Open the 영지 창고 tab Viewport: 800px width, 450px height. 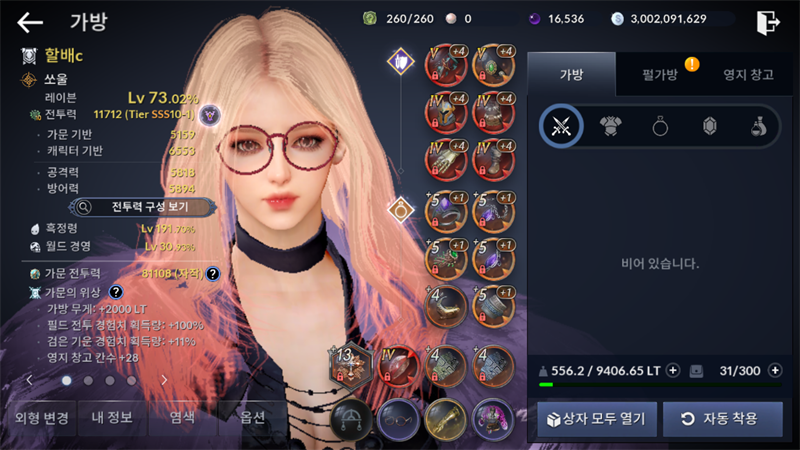(x=748, y=75)
